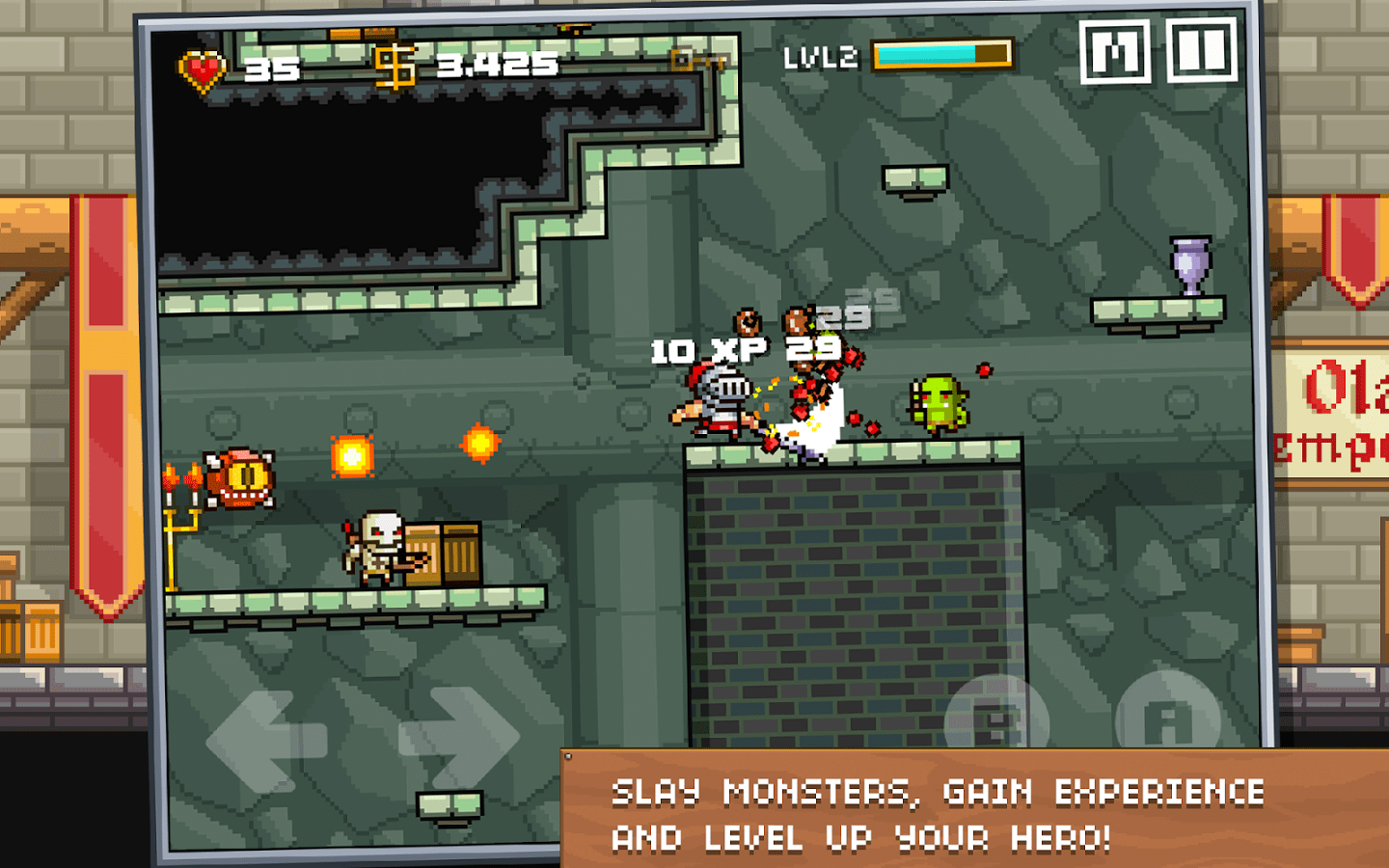Click the 10 XP popup text
This screenshot has width=1389, height=868.
pos(704,349)
